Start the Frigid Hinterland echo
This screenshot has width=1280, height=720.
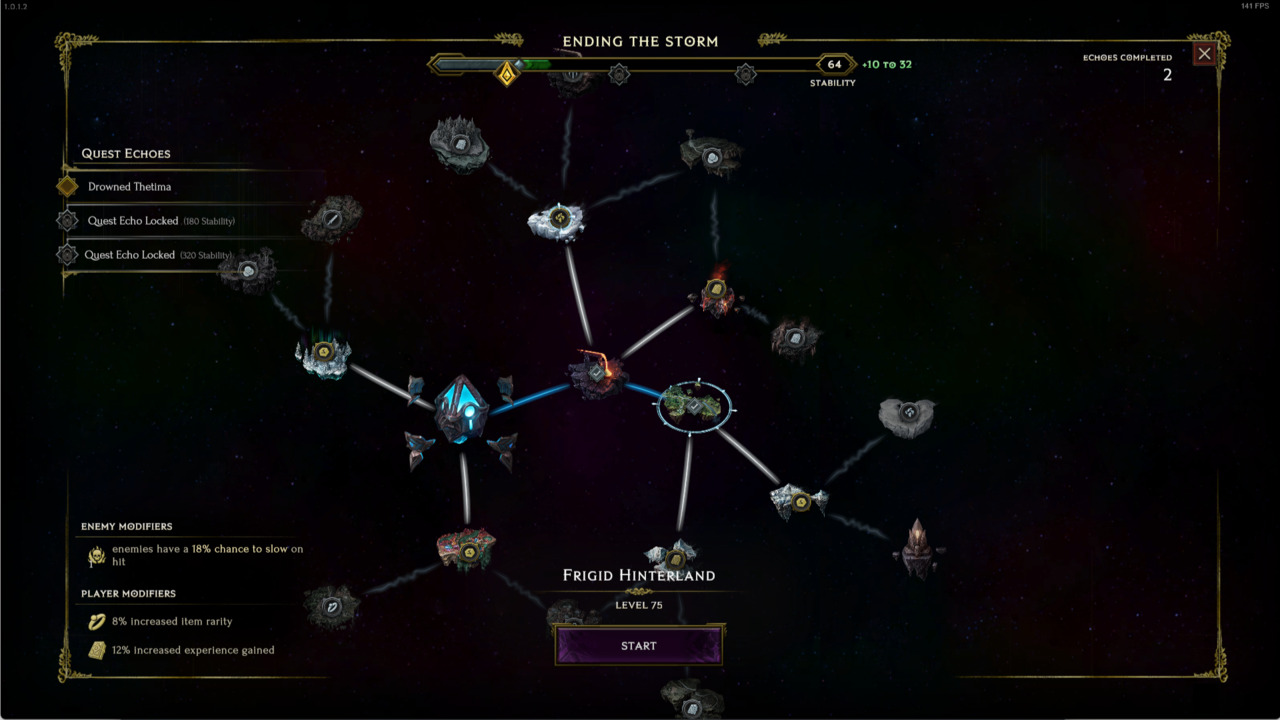point(638,646)
